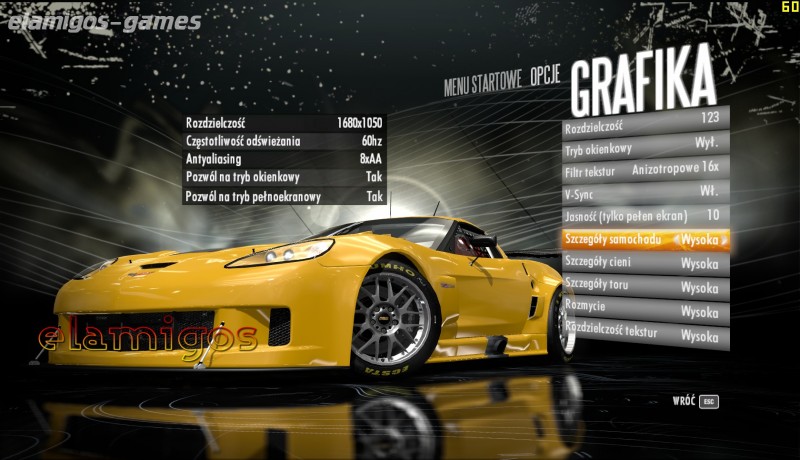Toggle the V-Sync setting
The image size is (800, 460).
point(645,192)
